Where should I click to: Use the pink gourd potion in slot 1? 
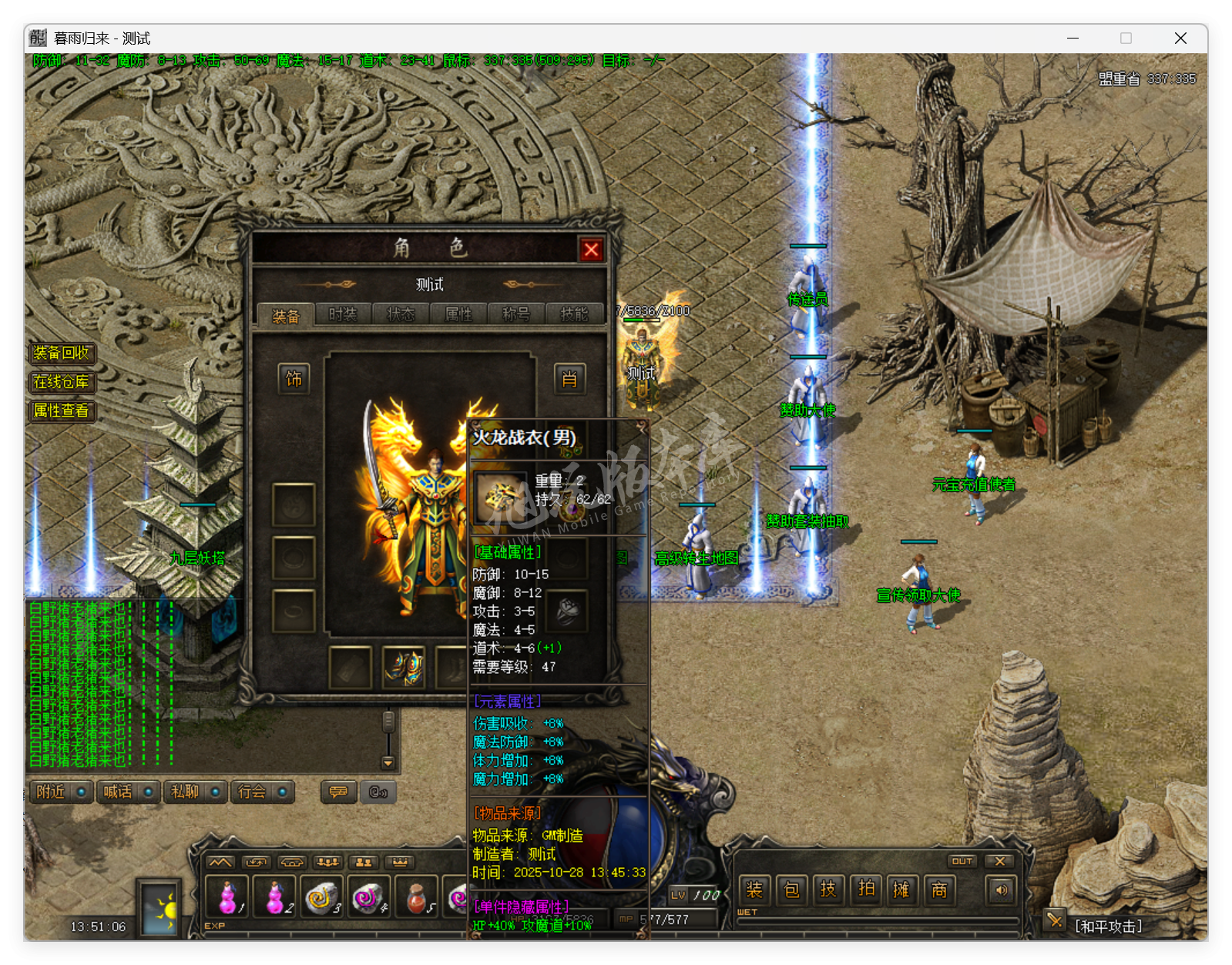coord(227,896)
